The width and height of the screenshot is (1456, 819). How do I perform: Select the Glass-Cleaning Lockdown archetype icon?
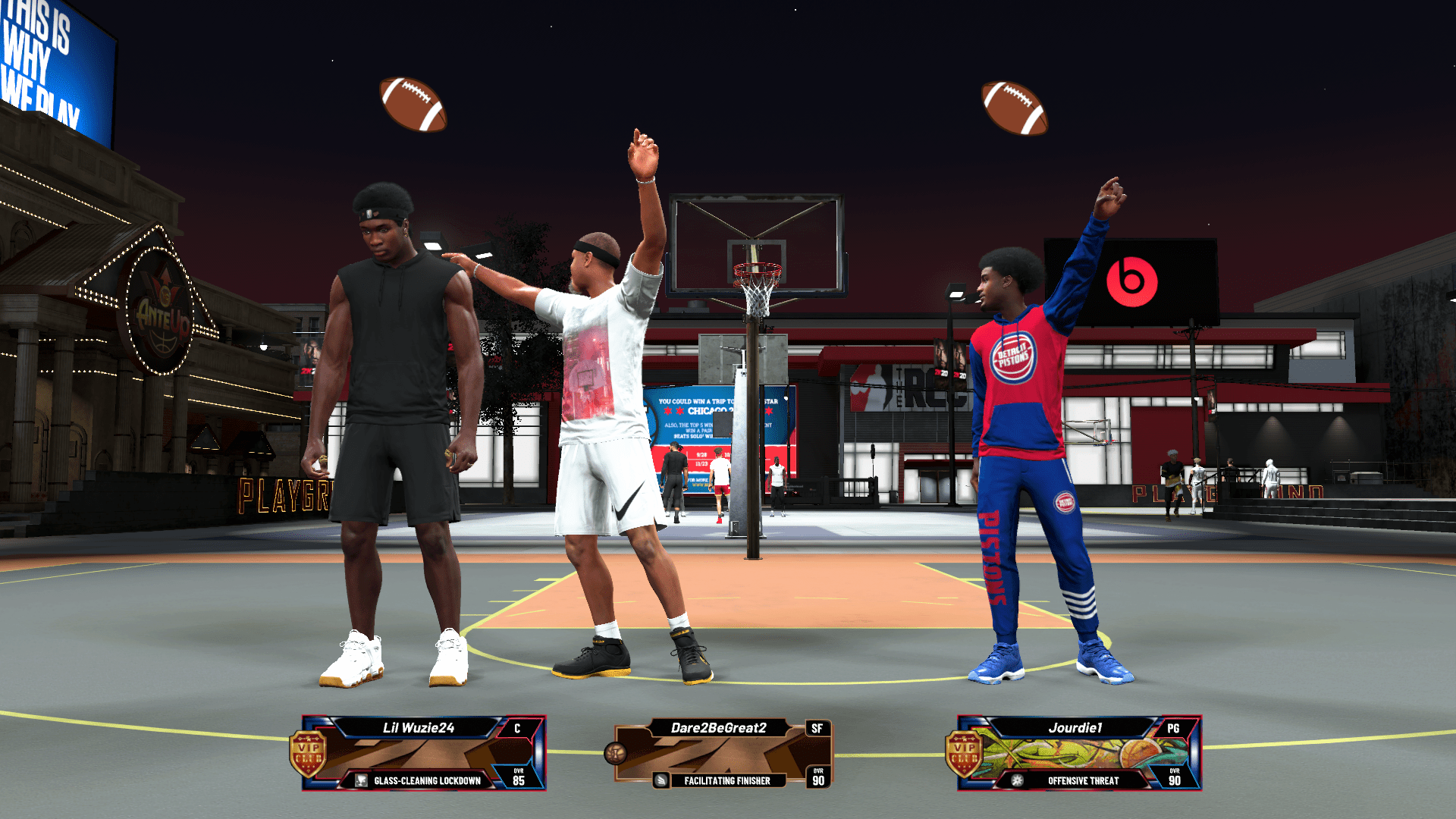point(360,779)
